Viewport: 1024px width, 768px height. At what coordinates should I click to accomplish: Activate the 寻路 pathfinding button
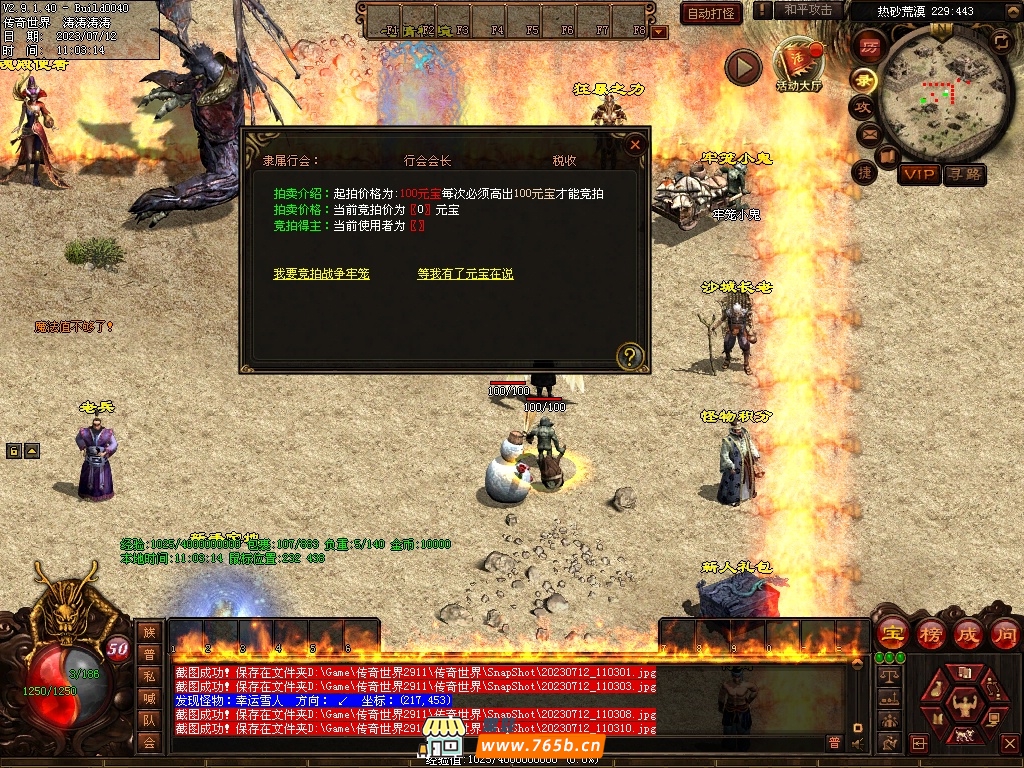pos(964,175)
